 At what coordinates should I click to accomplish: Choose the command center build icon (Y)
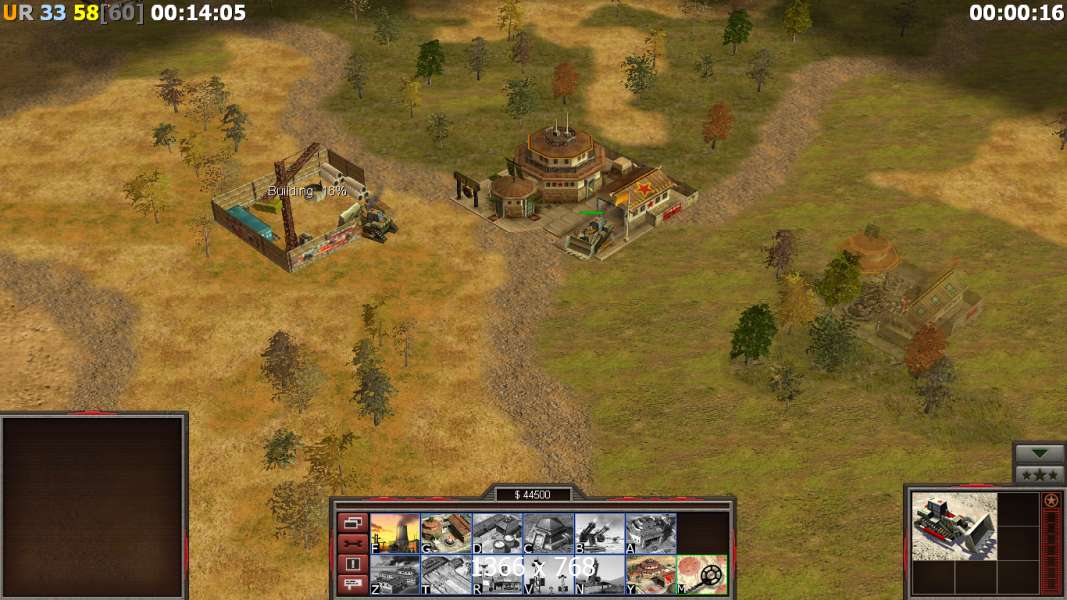point(650,575)
